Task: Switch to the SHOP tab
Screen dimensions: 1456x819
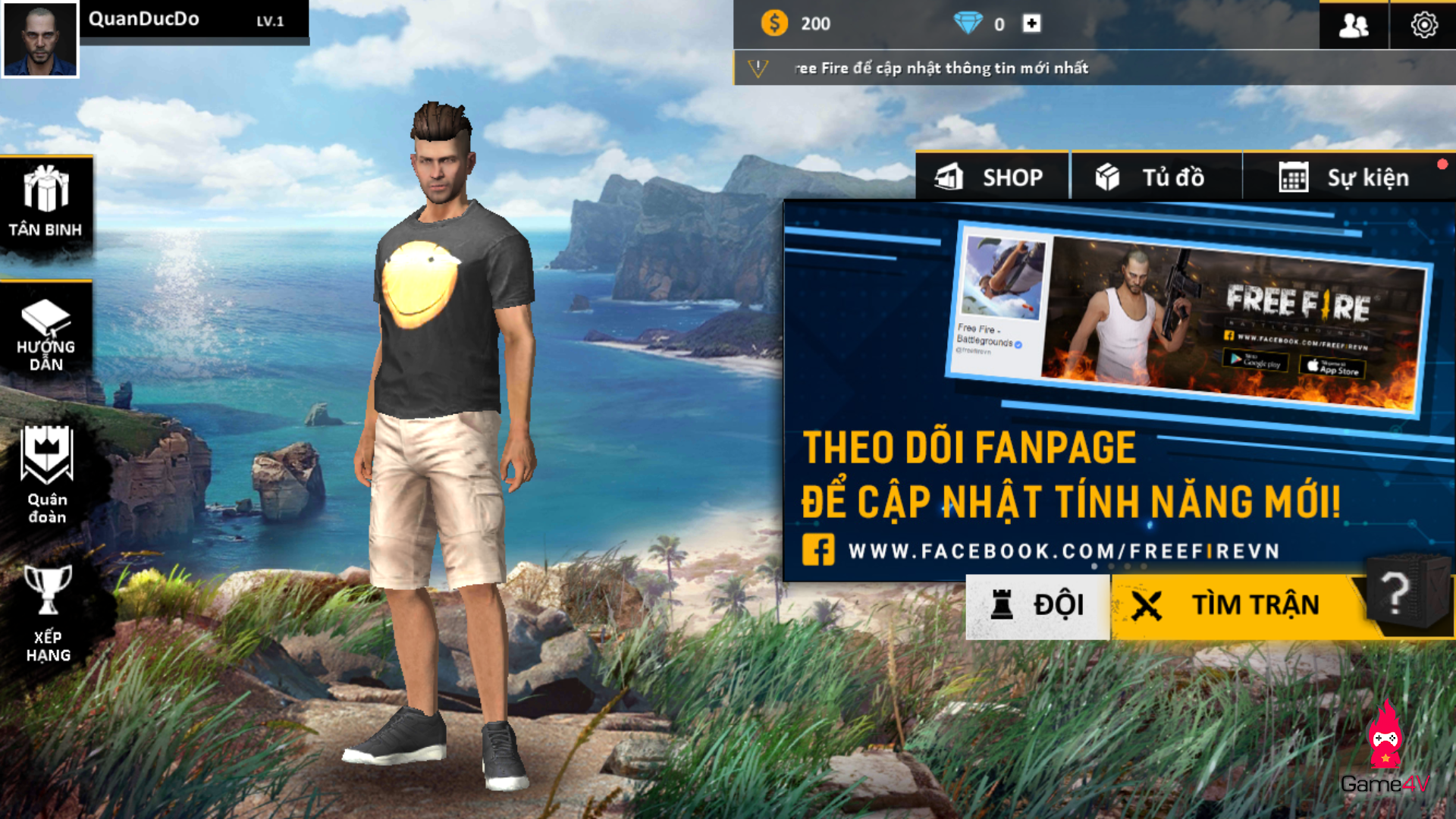Action: [990, 177]
